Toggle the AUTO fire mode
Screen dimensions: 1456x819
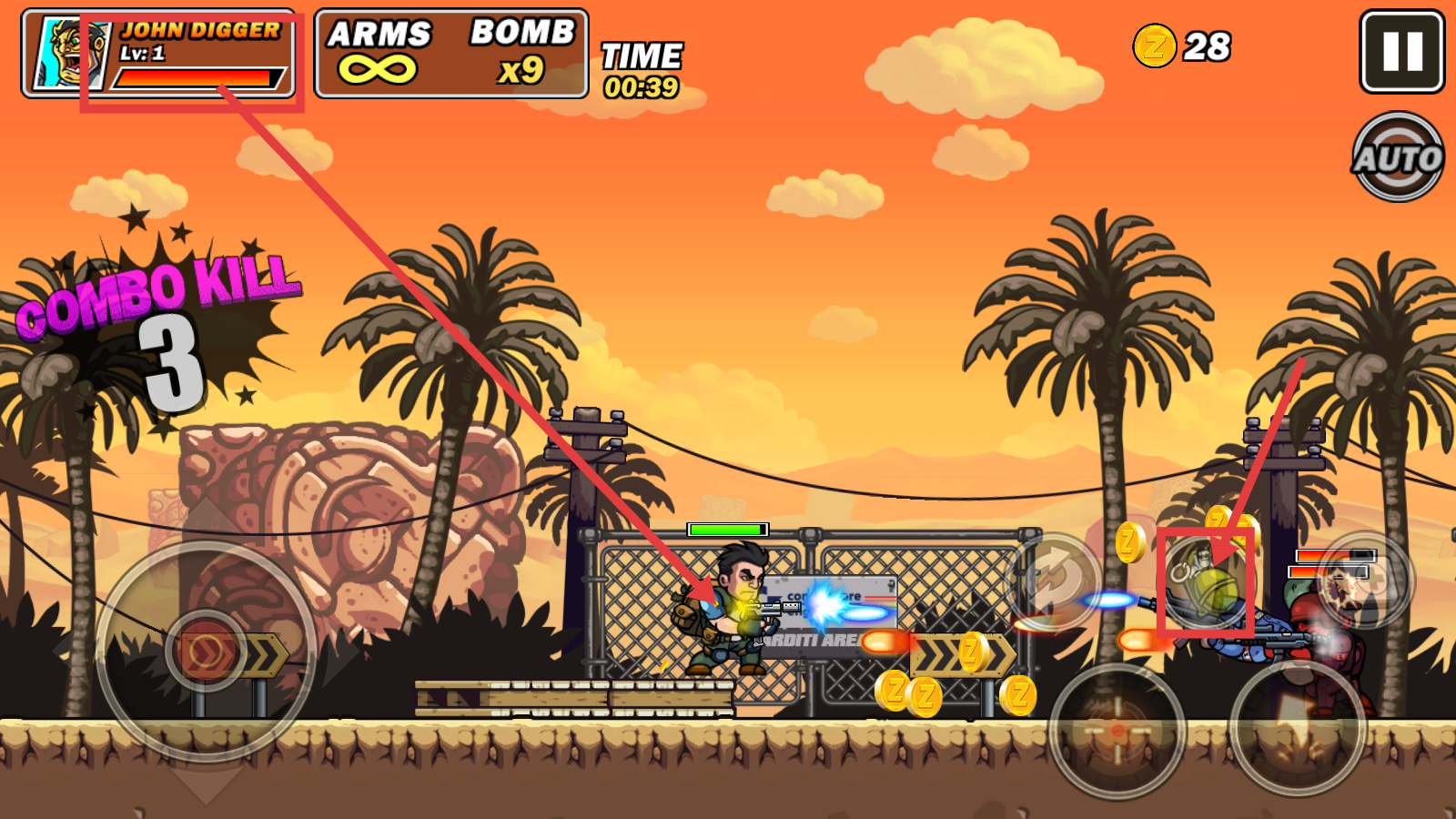pyautogui.click(x=1398, y=157)
